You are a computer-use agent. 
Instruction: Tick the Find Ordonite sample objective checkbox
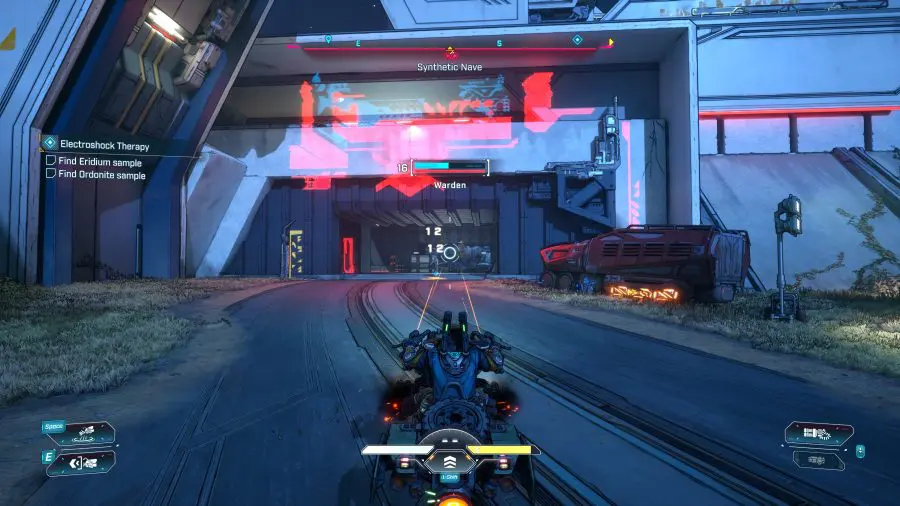click(x=51, y=174)
